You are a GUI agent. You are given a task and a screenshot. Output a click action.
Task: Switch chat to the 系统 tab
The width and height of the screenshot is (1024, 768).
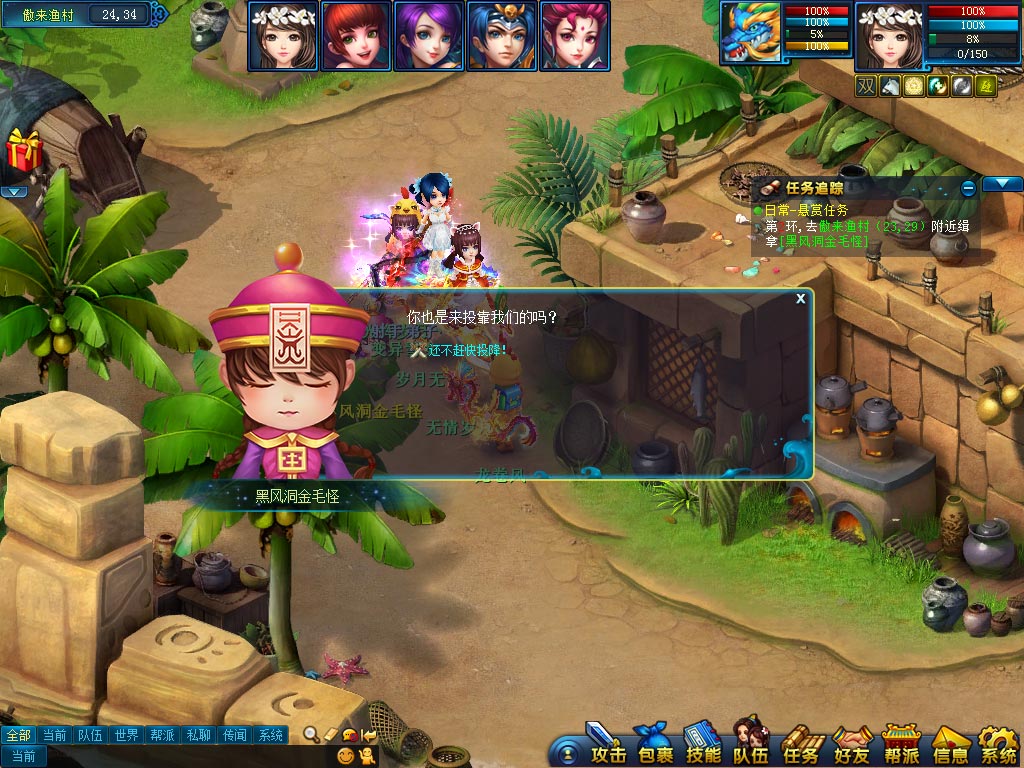pyautogui.click(x=271, y=735)
